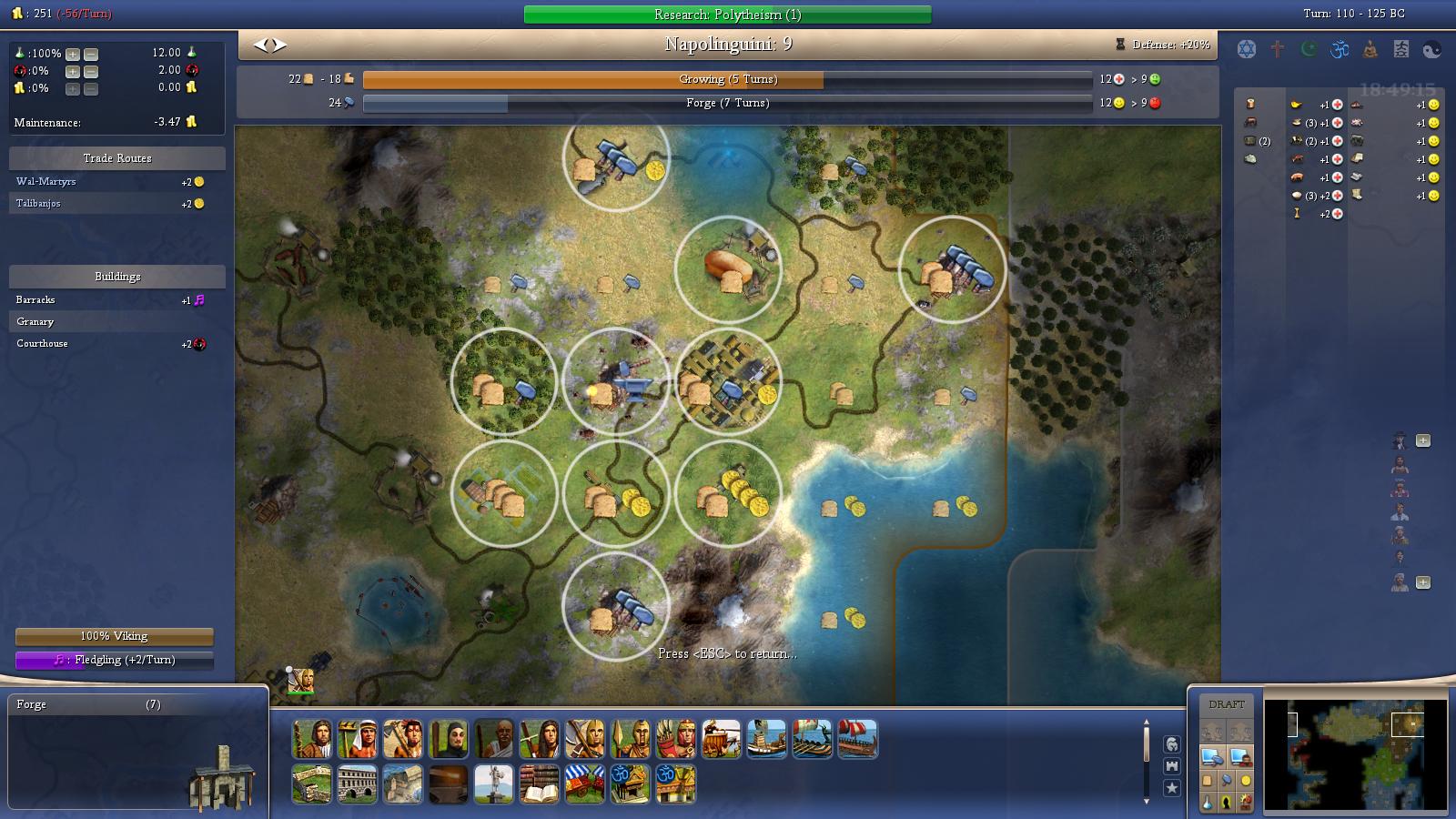Click the Aqueduct building icon
Image resolution: width=1456 pixels, height=819 pixels.
point(357,784)
